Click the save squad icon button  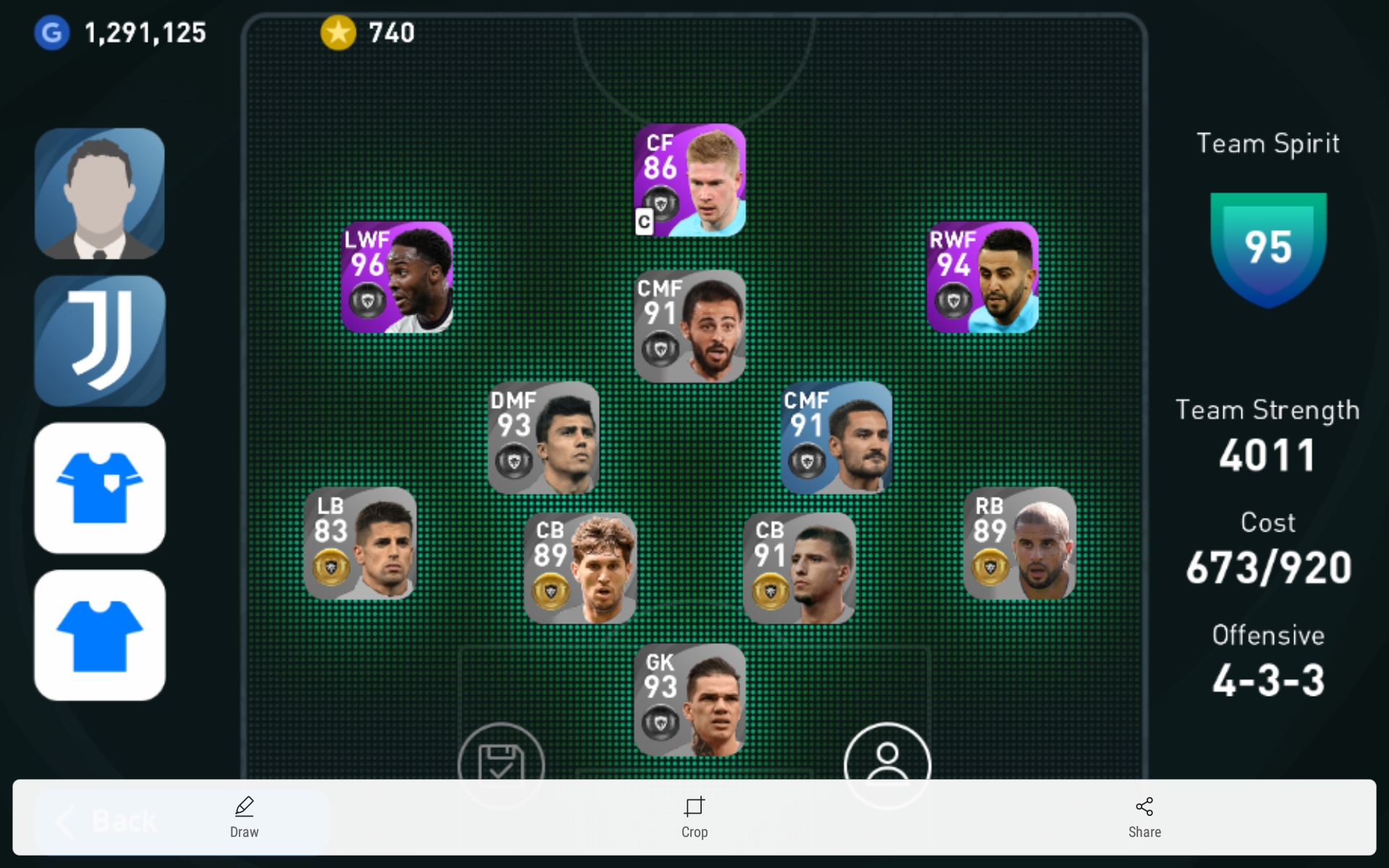click(x=501, y=758)
